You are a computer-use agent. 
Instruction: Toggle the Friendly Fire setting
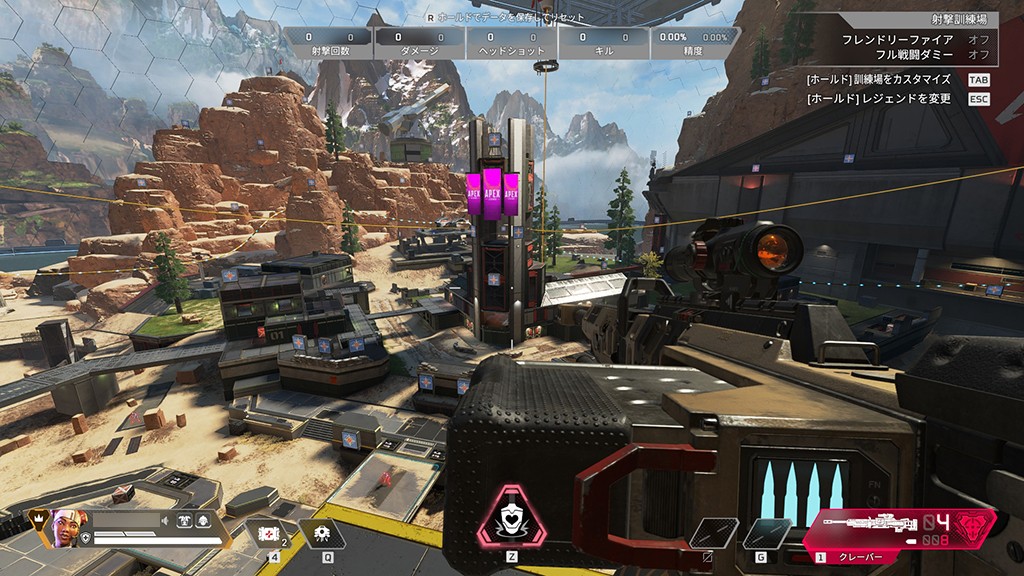(x=978, y=39)
